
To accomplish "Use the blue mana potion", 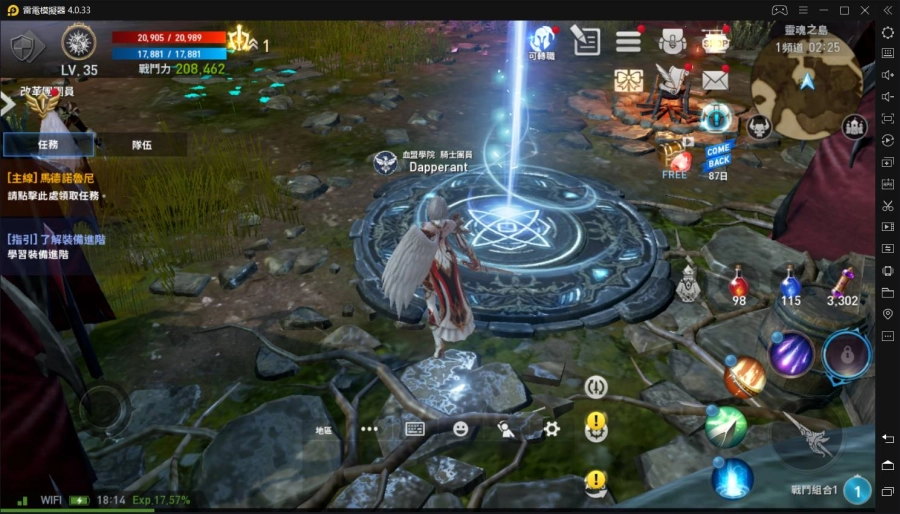I will coord(790,285).
